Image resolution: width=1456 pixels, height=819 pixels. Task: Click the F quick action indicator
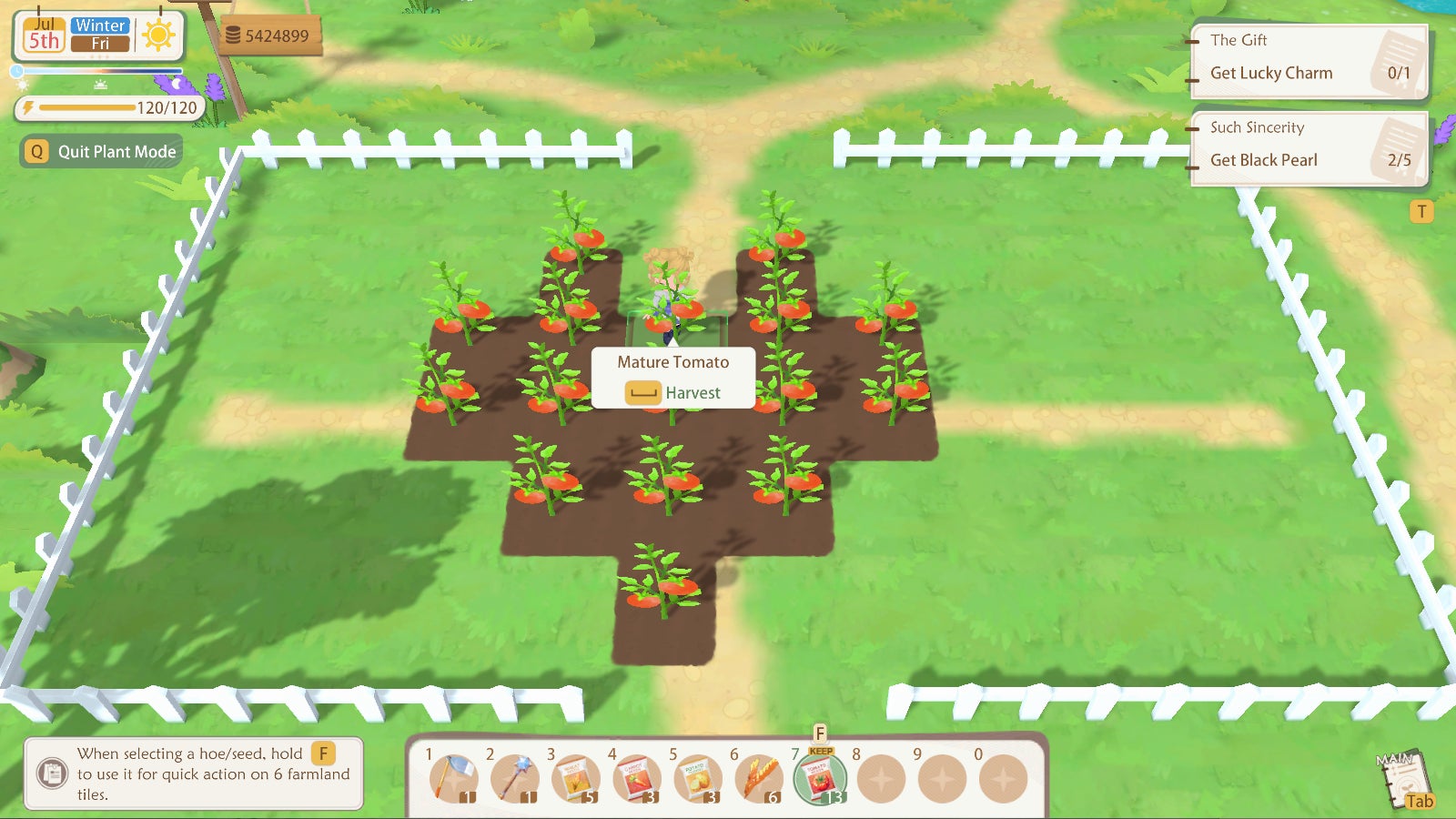[x=820, y=732]
